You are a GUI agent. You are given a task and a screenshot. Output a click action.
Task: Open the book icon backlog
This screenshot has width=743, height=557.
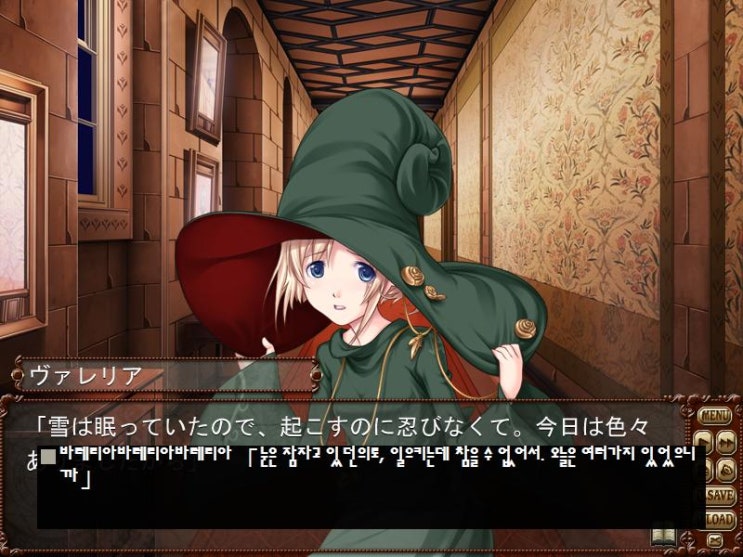coord(664,537)
